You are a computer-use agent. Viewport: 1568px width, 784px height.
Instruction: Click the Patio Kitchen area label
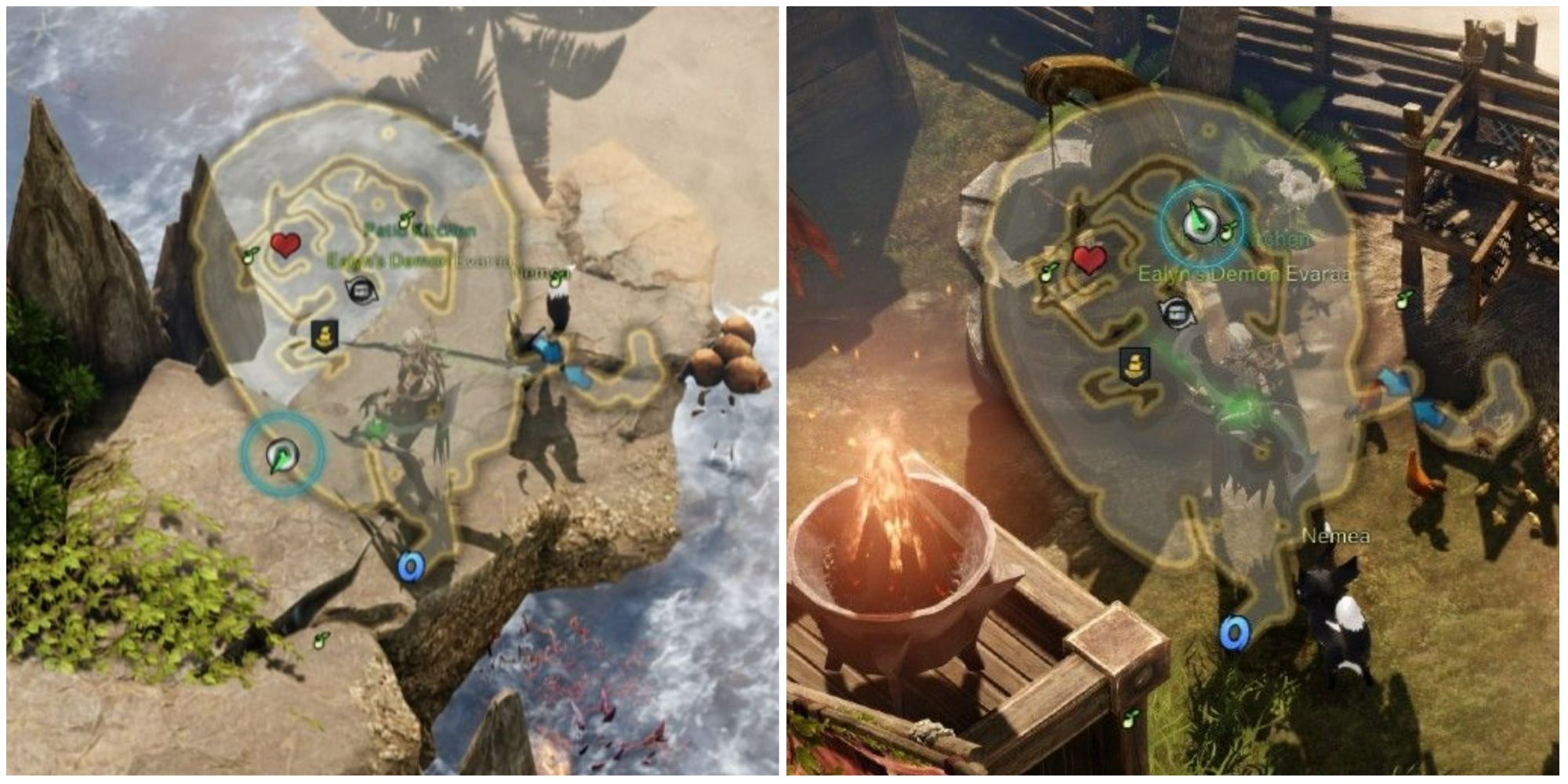click(420, 229)
